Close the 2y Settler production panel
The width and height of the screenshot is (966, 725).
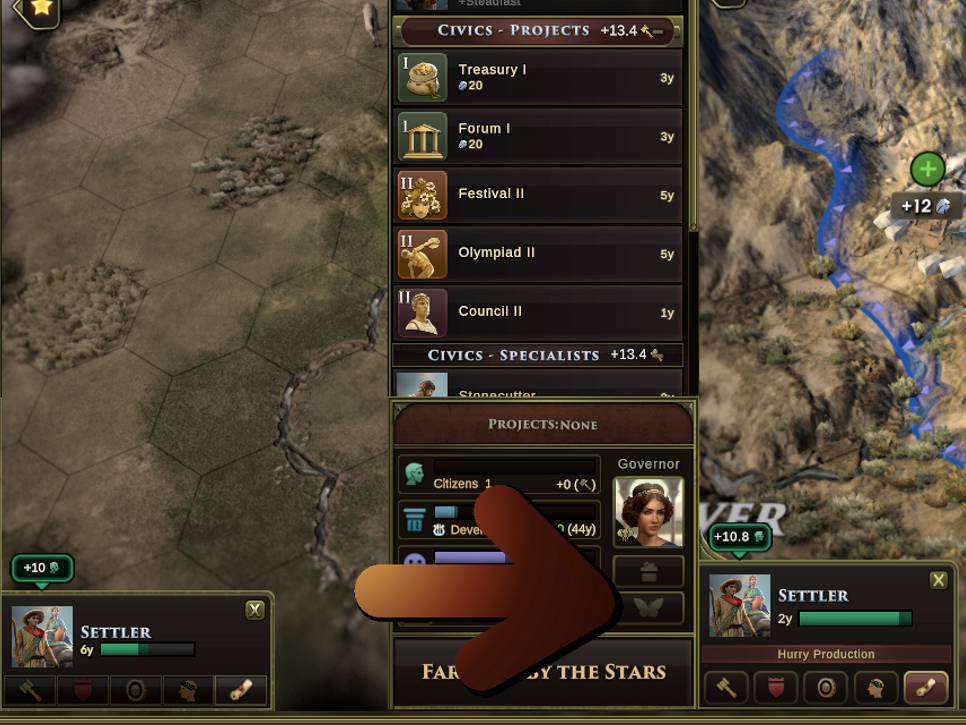tap(938, 580)
